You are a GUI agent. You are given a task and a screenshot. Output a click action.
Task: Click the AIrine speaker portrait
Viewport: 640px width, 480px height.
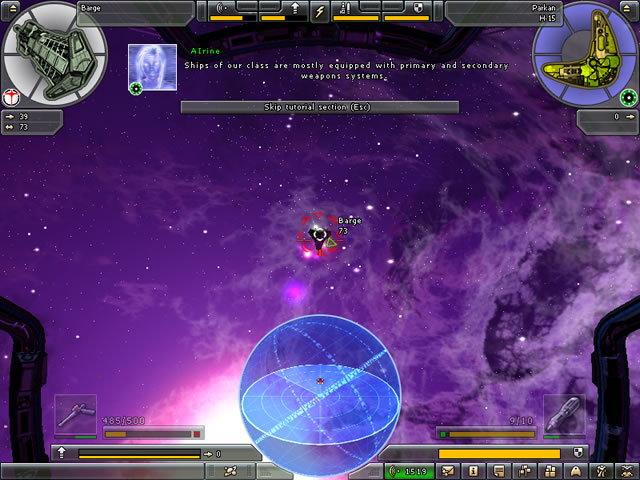point(152,67)
